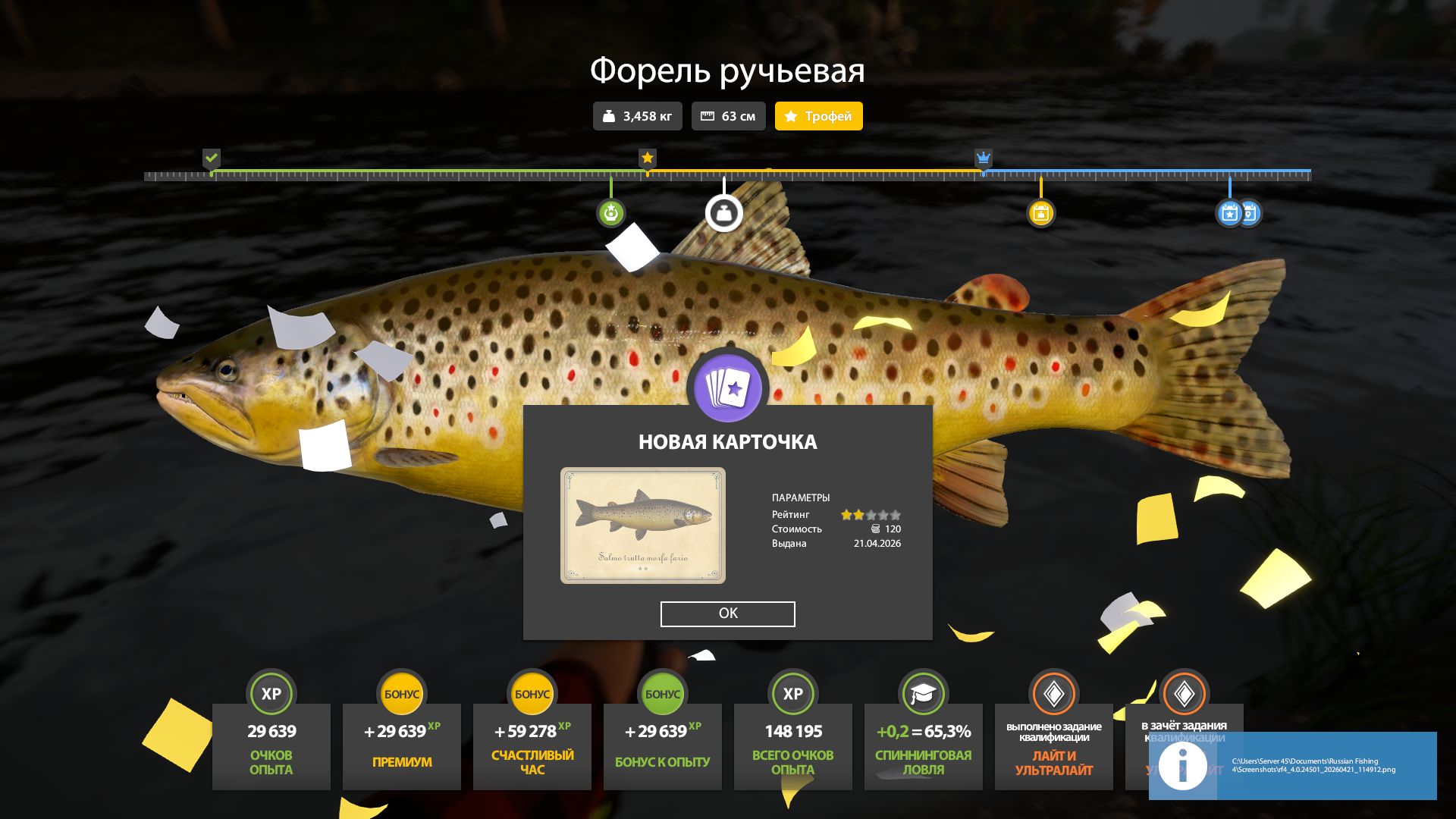
Task: Click the yellow БОНУС icon for Премиум
Action: [401, 693]
